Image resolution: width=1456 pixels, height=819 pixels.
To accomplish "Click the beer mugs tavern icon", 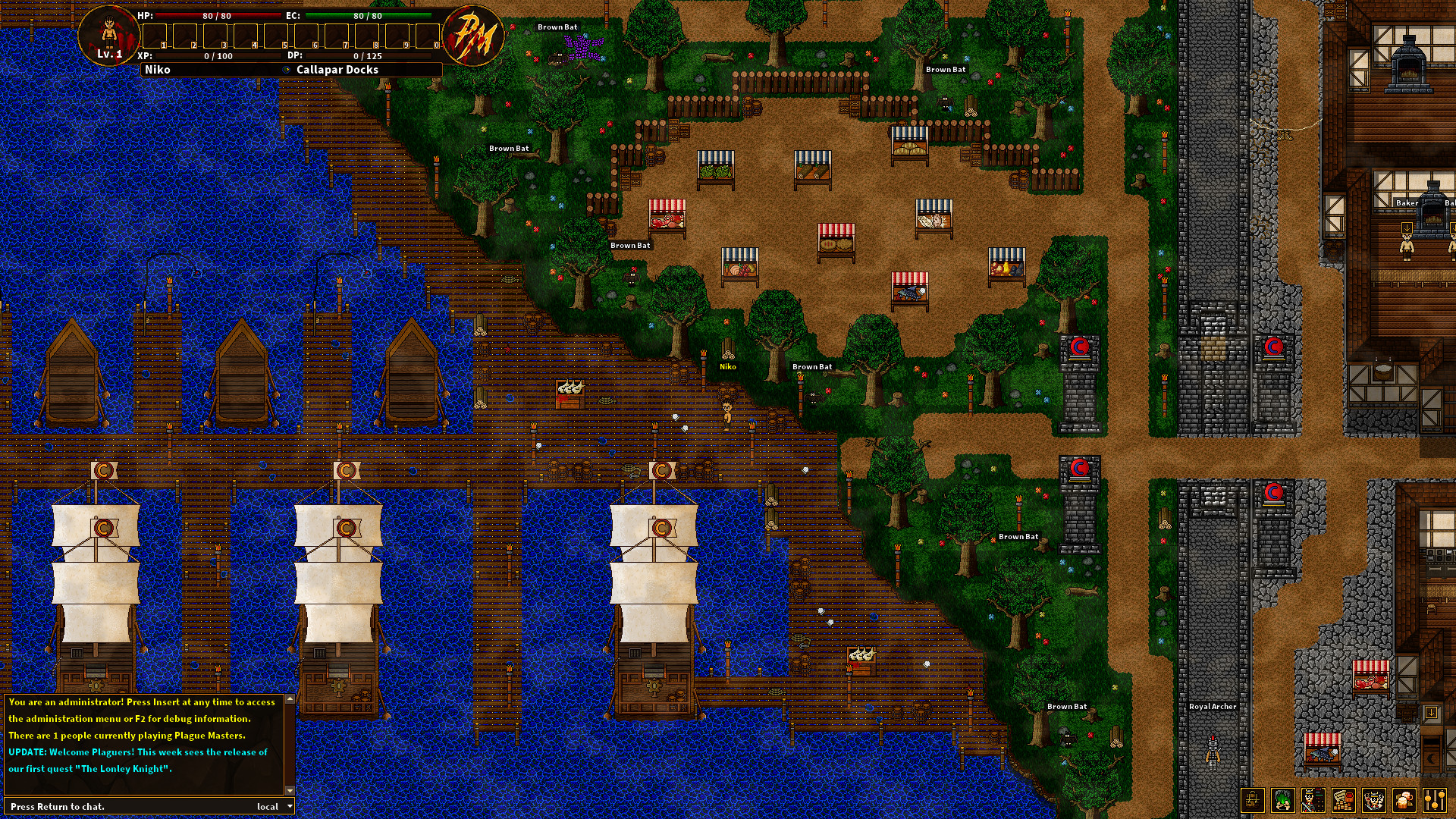I will [1404, 800].
